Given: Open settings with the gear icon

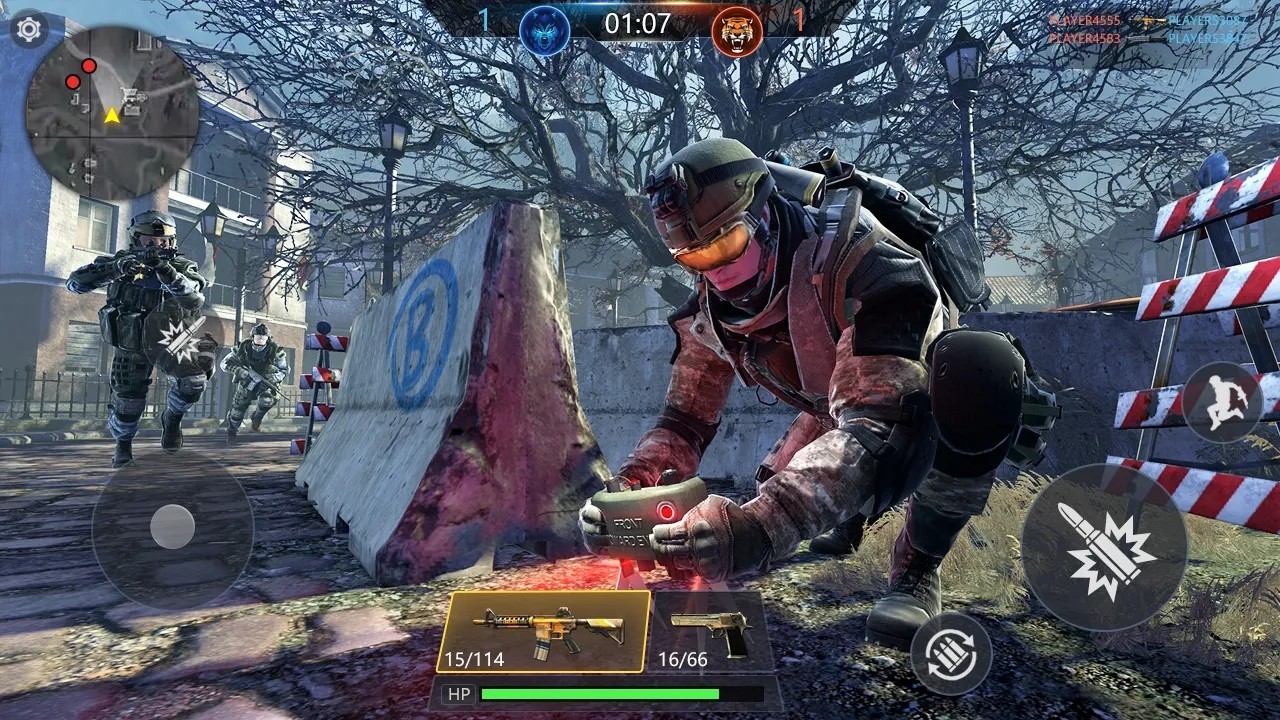Looking at the screenshot, I should 29,29.
